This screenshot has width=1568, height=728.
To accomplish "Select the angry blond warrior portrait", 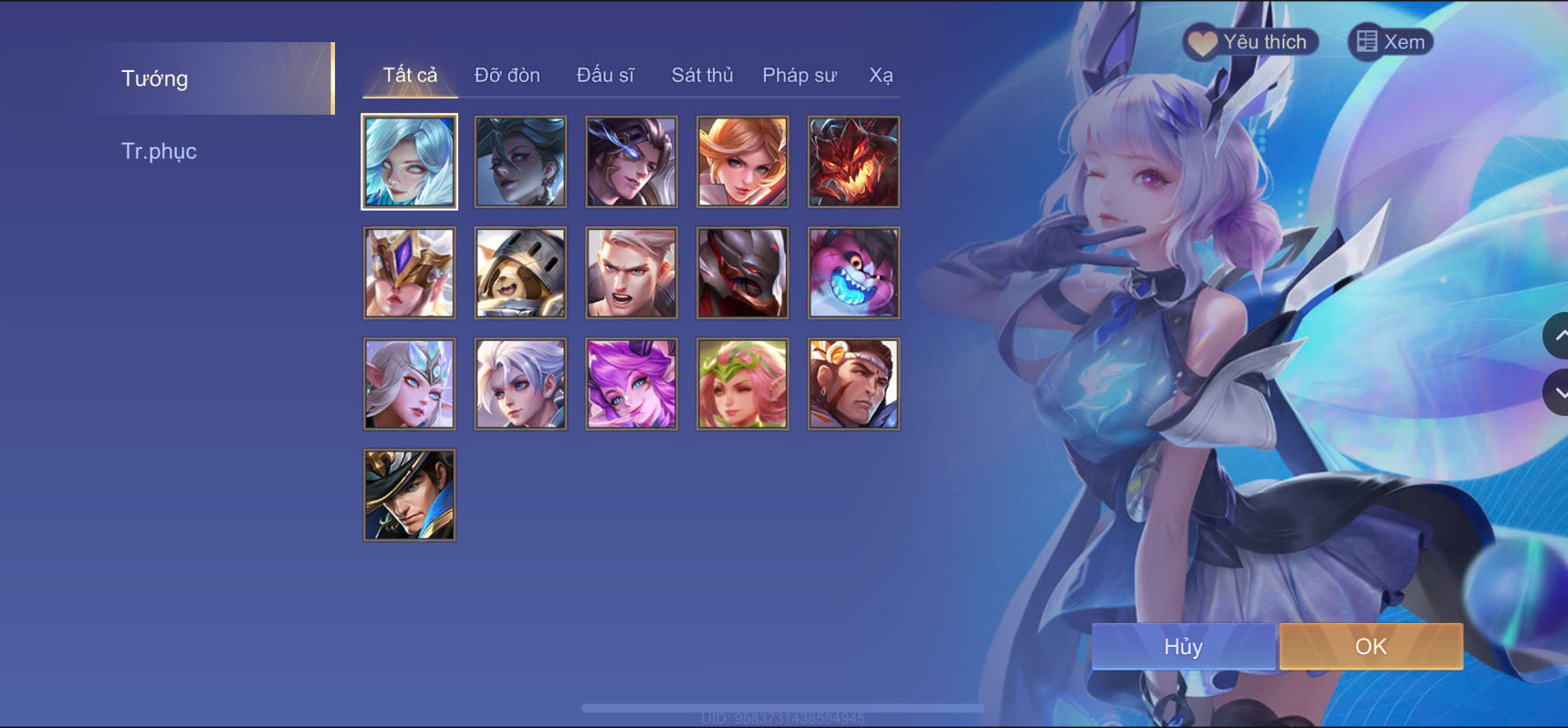I will pos(632,273).
